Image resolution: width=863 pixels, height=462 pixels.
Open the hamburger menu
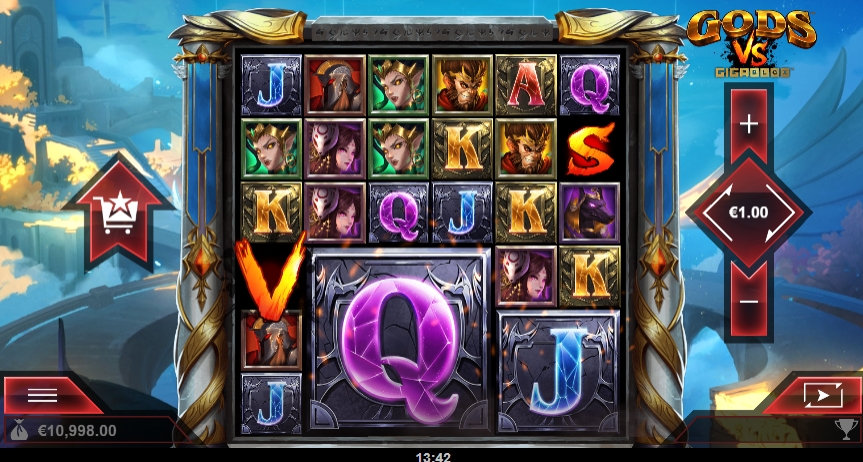click(x=43, y=395)
